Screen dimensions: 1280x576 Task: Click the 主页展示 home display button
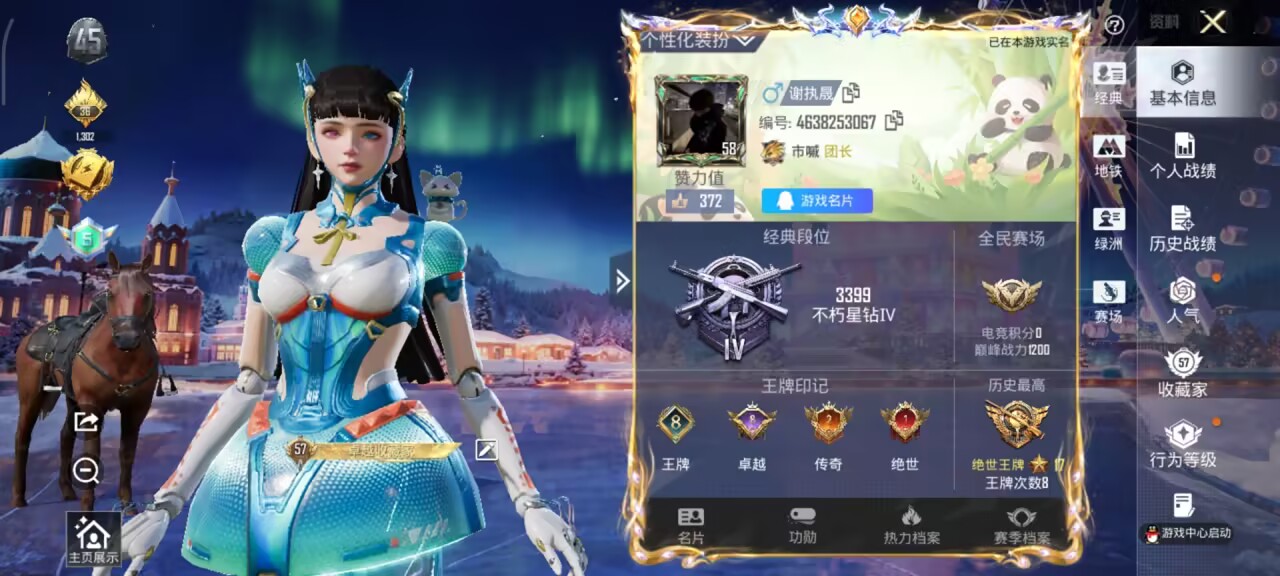[93, 540]
